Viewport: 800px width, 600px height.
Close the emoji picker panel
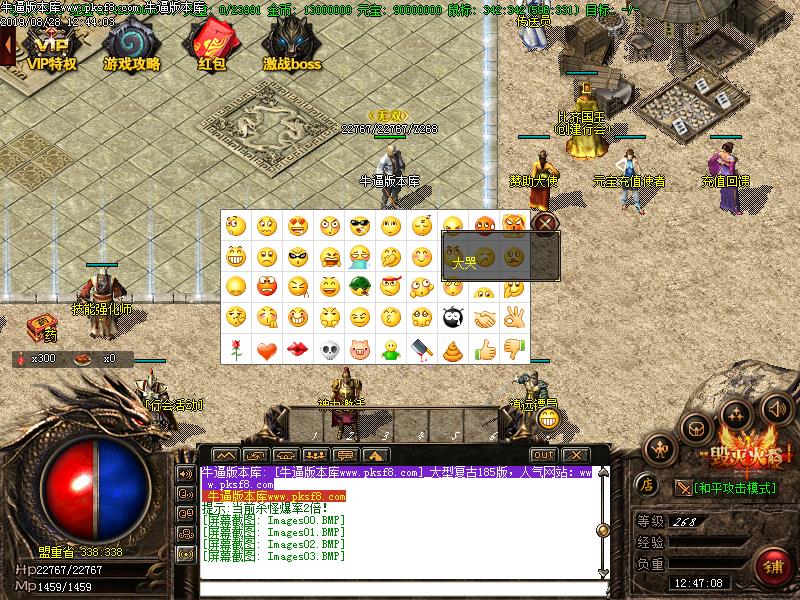click(x=544, y=222)
